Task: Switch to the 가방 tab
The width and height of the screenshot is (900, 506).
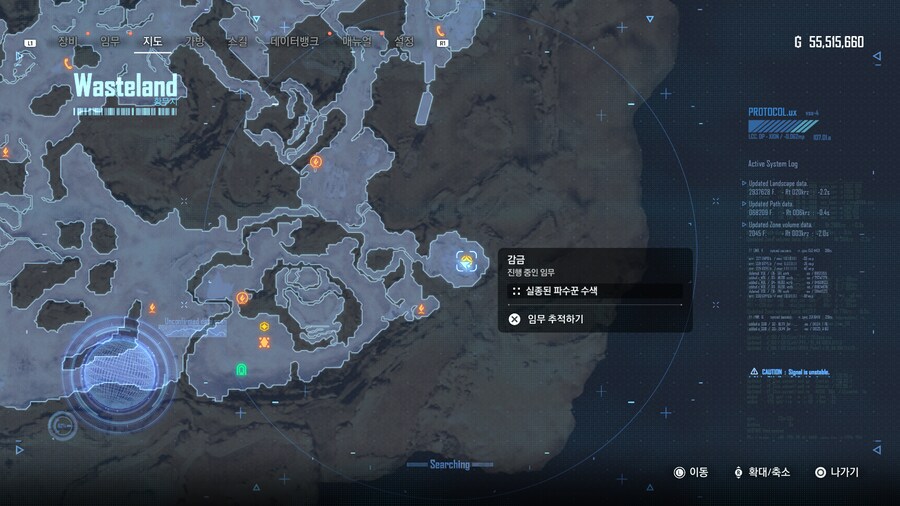Action: pyautogui.click(x=194, y=41)
